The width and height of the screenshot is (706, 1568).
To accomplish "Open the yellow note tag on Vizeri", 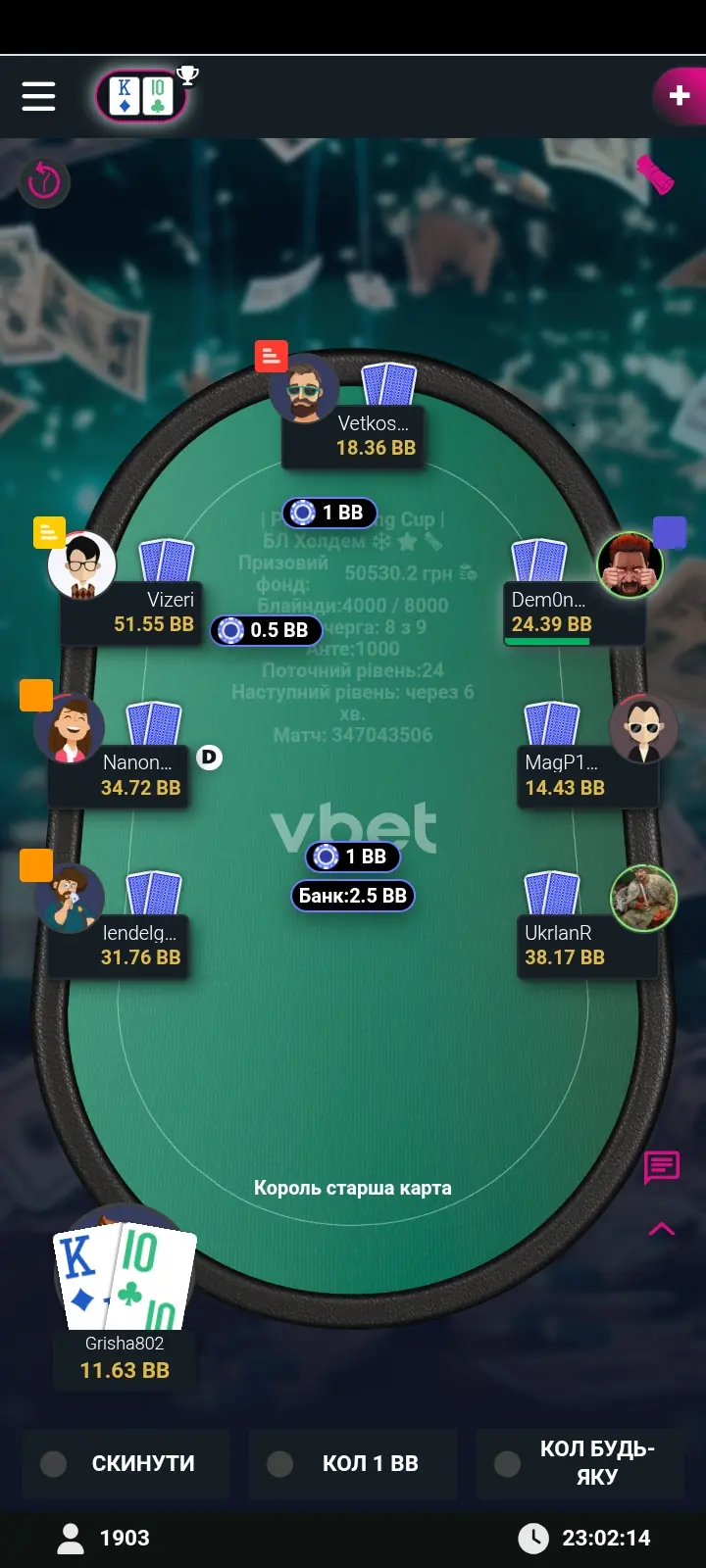I will (x=49, y=532).
